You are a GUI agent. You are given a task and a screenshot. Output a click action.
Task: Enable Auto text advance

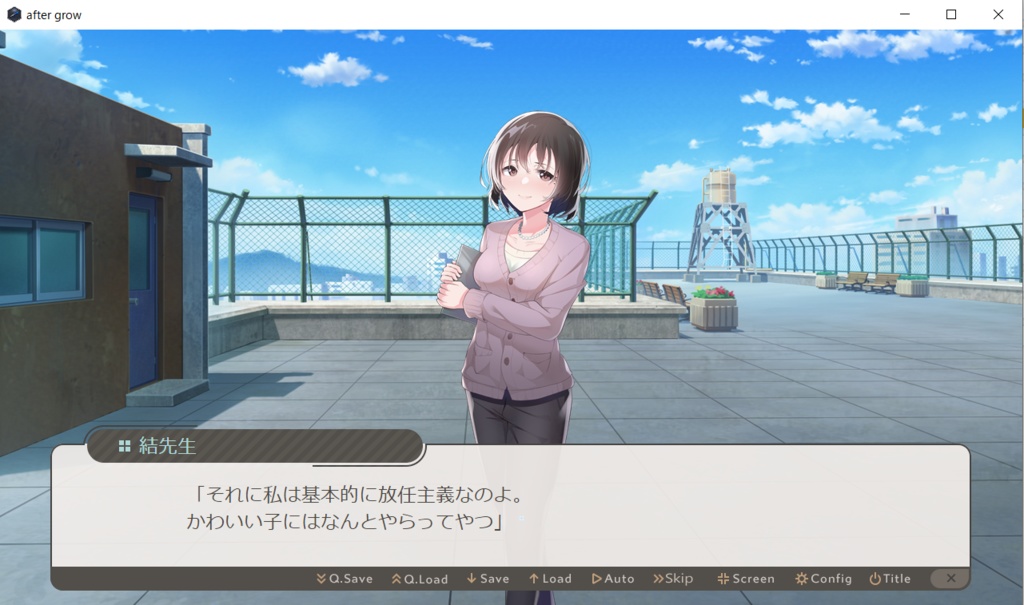click(x=613, y=579)
